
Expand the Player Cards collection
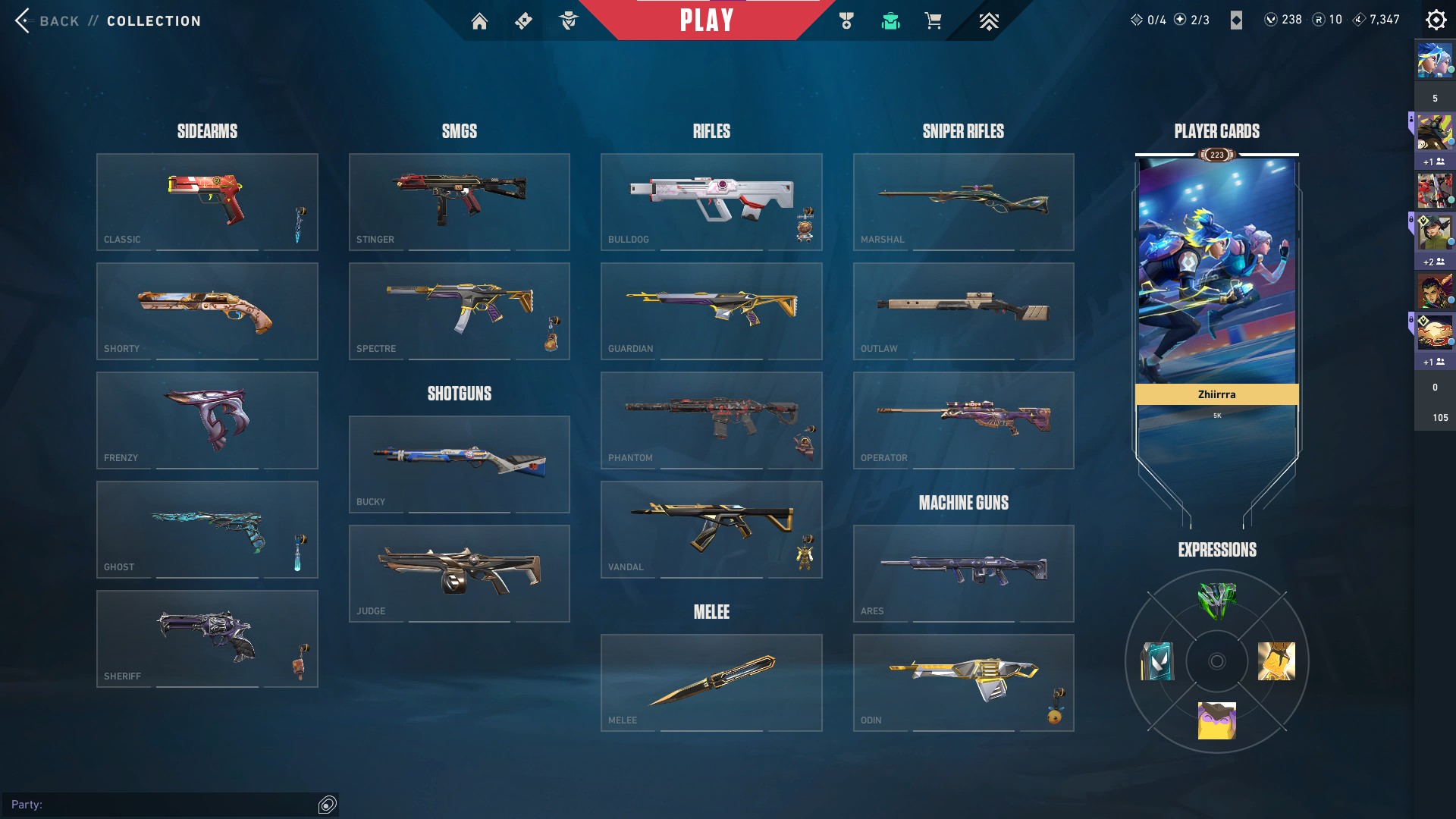point(1216,130)
